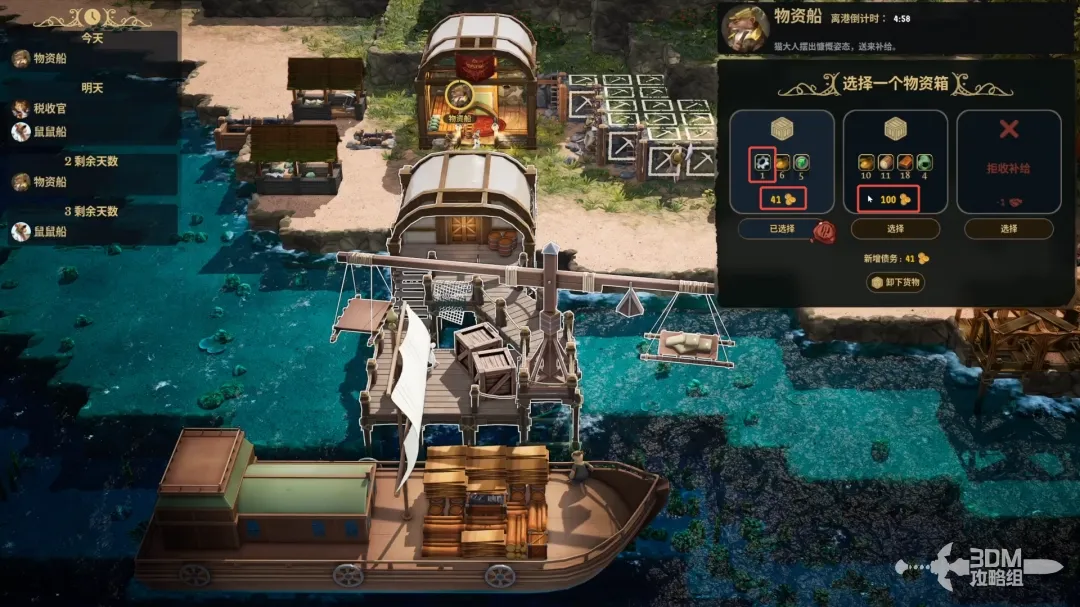Click the cat merchant portrait beside 物资船 title
The width and height of the screenshot is (1080, 607).
pyautogui.click(x=745, y=26)
